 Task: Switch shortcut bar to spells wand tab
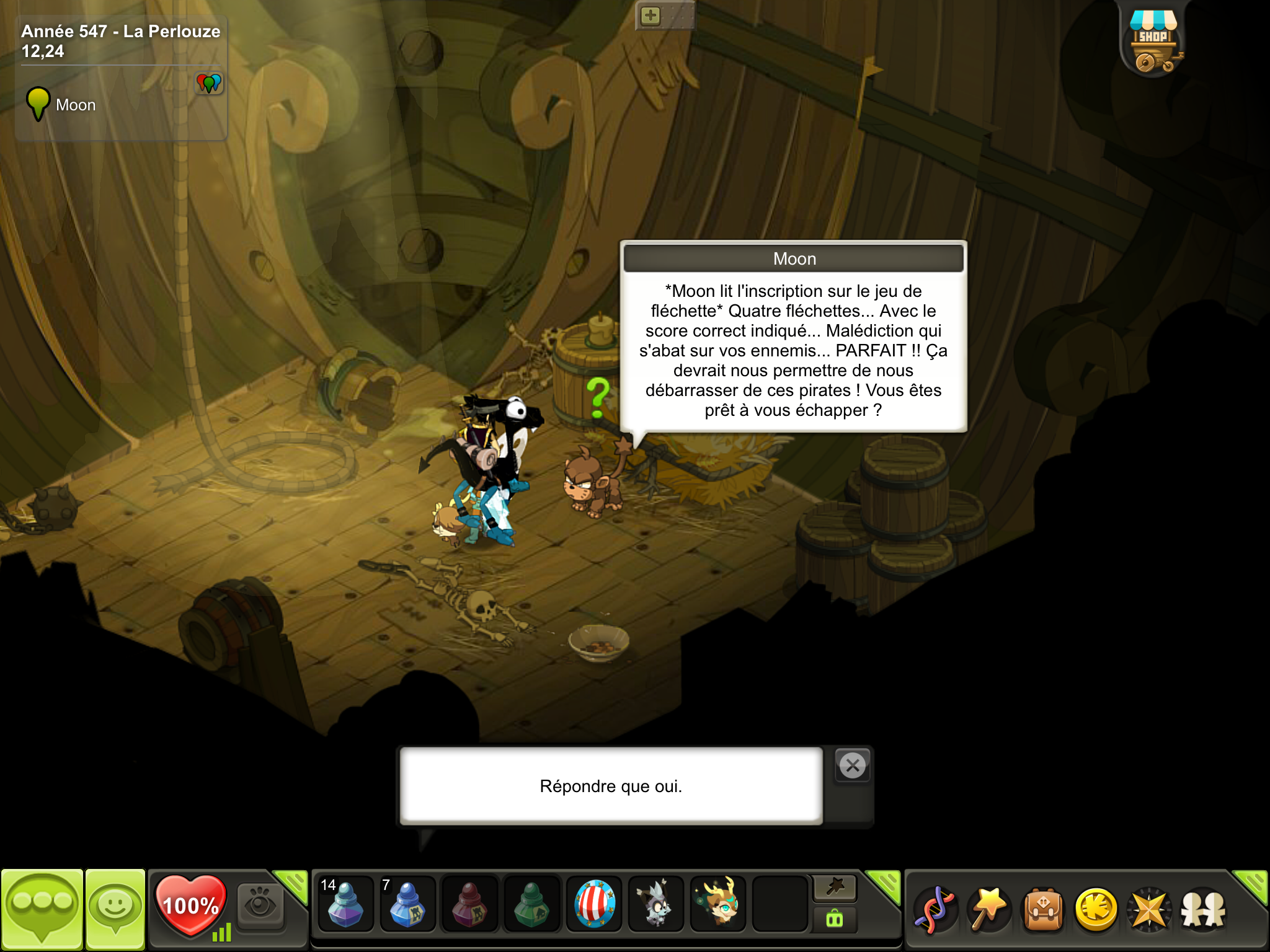point(835,888)
